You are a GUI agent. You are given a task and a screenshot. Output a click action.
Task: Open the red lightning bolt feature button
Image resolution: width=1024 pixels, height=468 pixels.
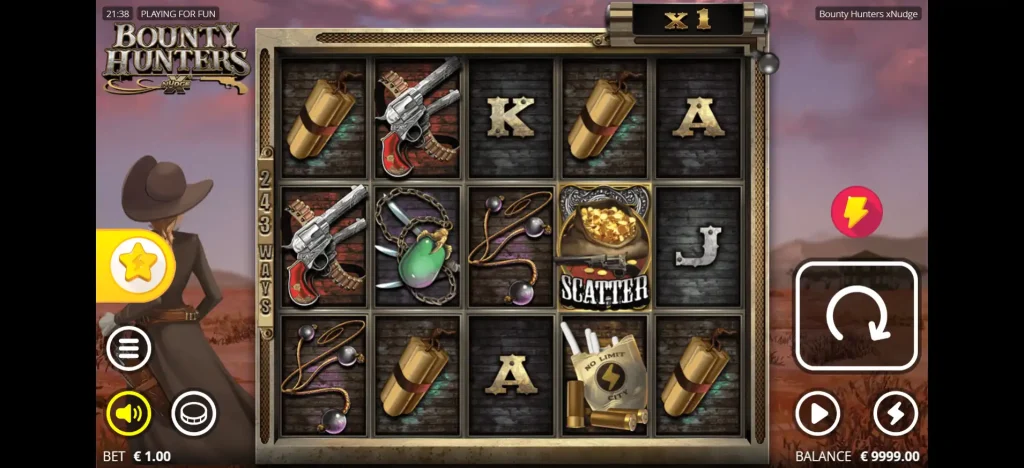point(857,212)
